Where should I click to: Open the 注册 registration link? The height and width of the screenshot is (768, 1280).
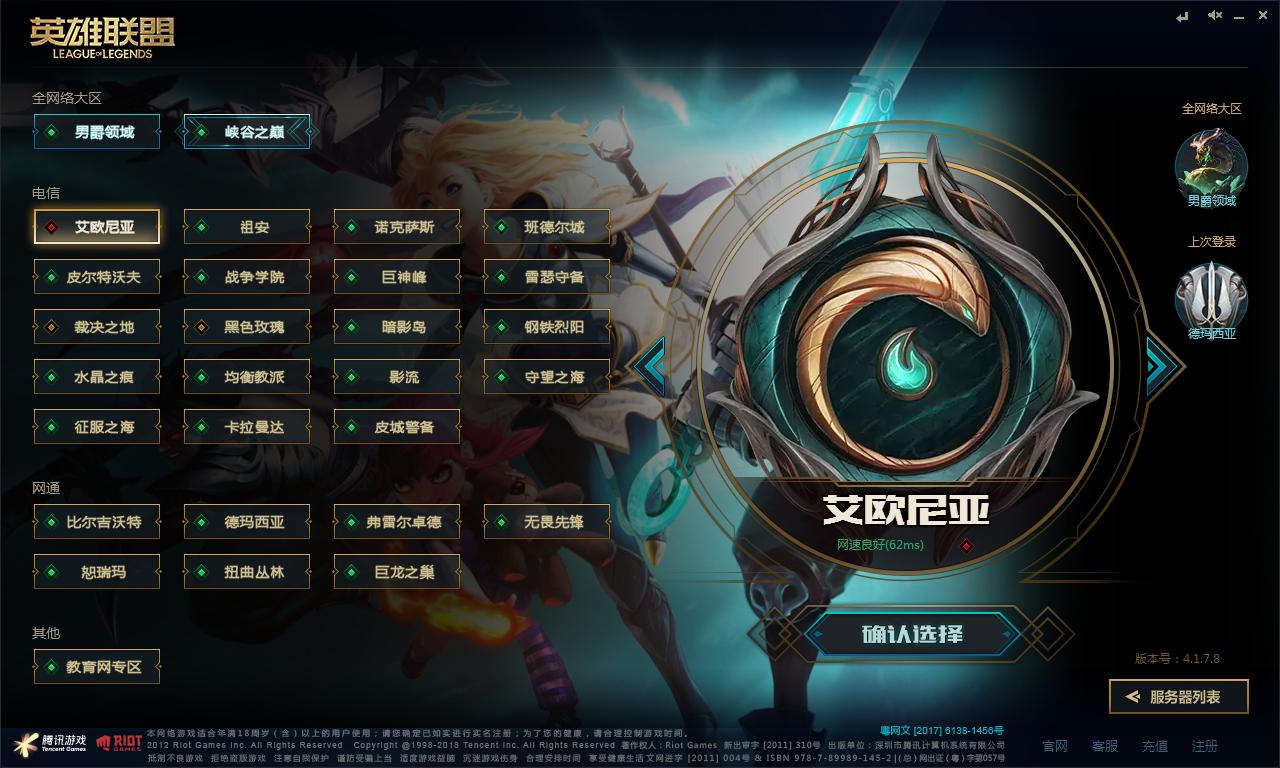tap(1204, 746)
